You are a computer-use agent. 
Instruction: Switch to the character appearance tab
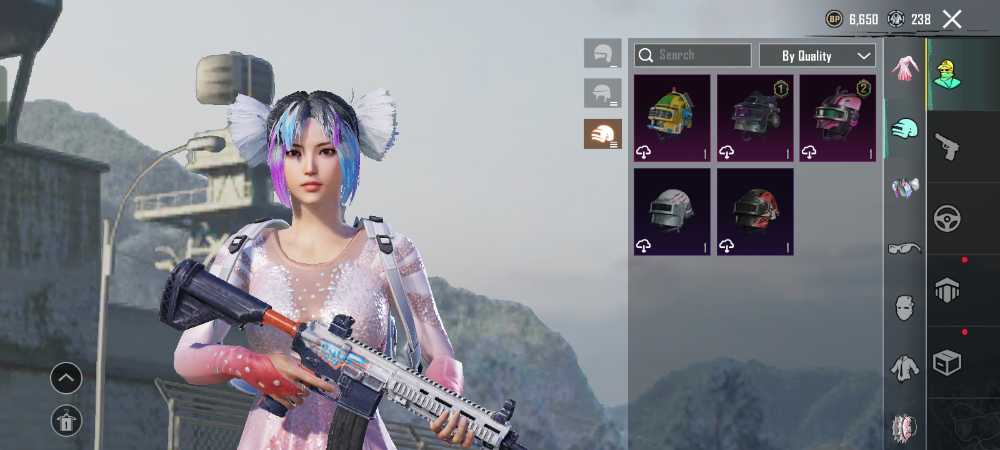coord(946,74)
